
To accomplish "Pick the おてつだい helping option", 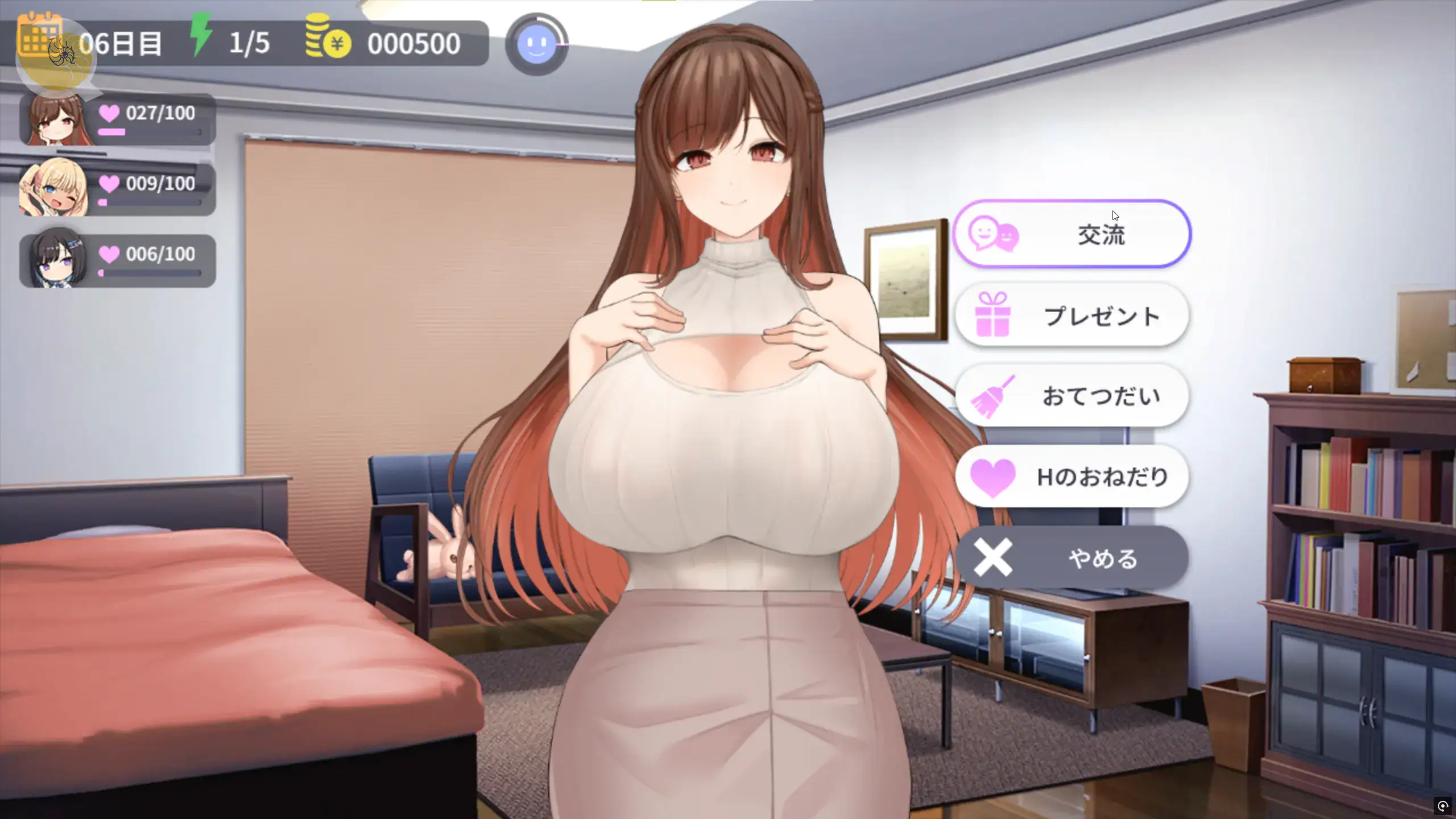I will (x=1072, y=396).
